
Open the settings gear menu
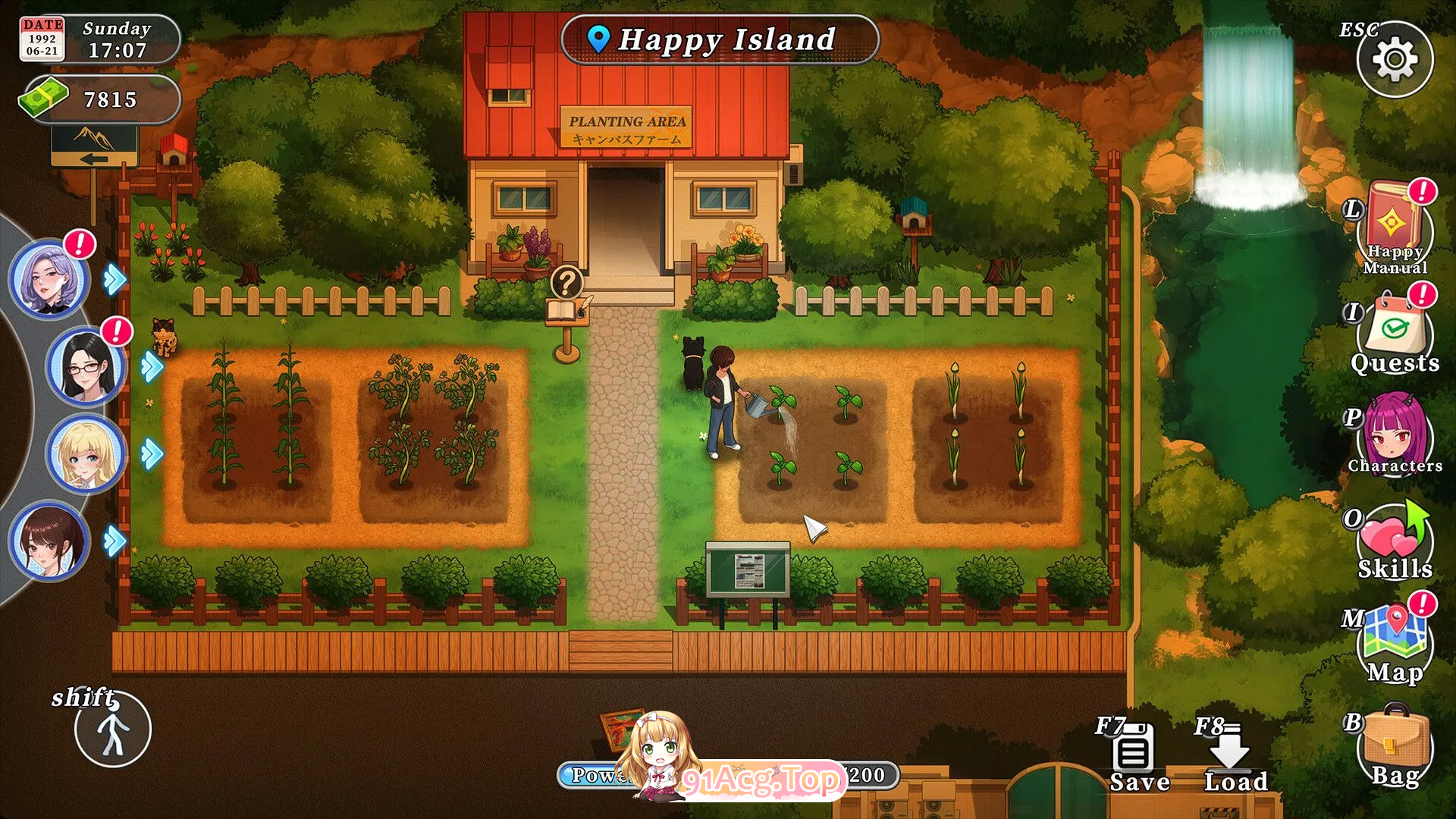pos(1395,59)
